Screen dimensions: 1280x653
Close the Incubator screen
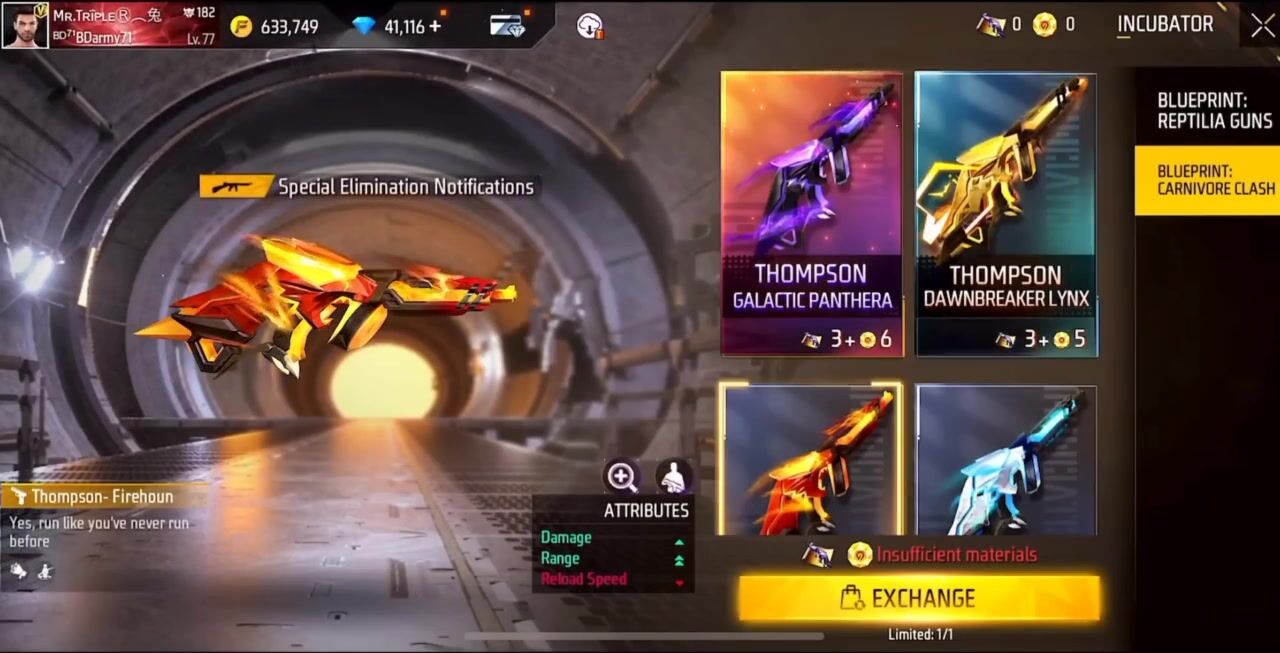pos(1262,26)
